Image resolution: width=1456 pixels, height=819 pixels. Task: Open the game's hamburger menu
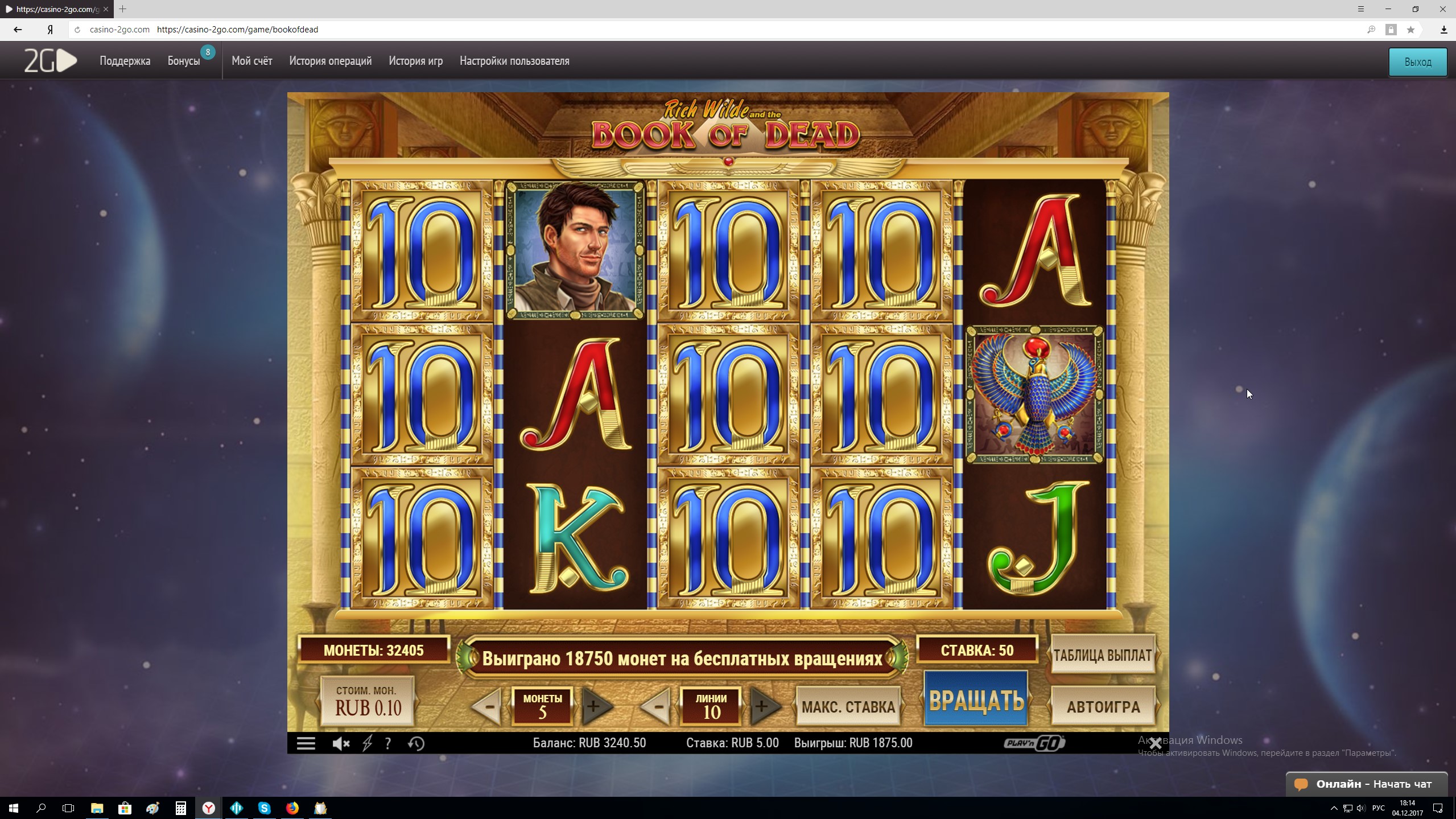pos(306,743)
